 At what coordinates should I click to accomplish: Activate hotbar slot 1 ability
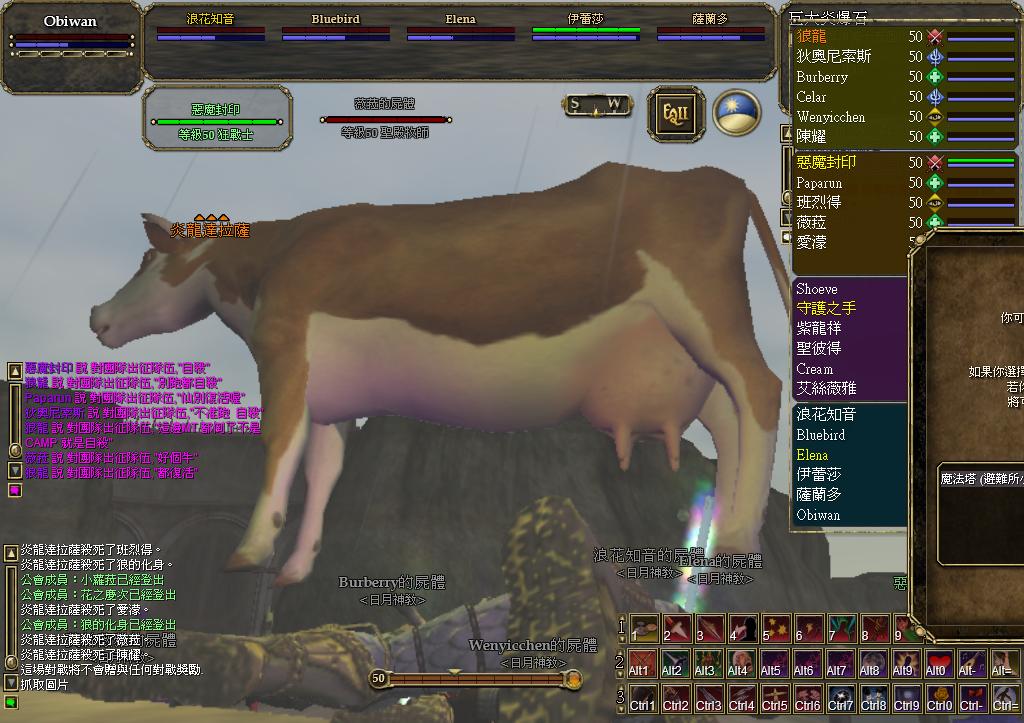tap(645, 628)
